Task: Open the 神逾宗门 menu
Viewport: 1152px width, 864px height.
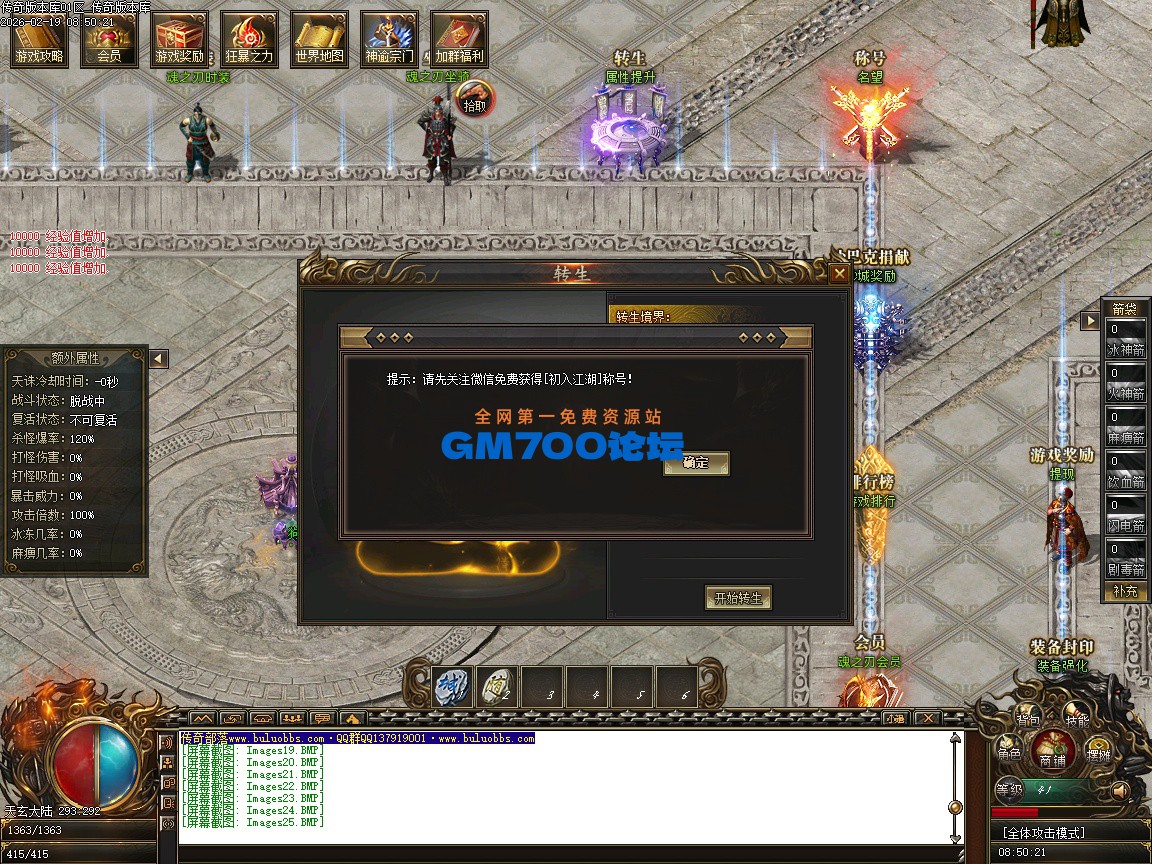Action: [x=390, y=40]
